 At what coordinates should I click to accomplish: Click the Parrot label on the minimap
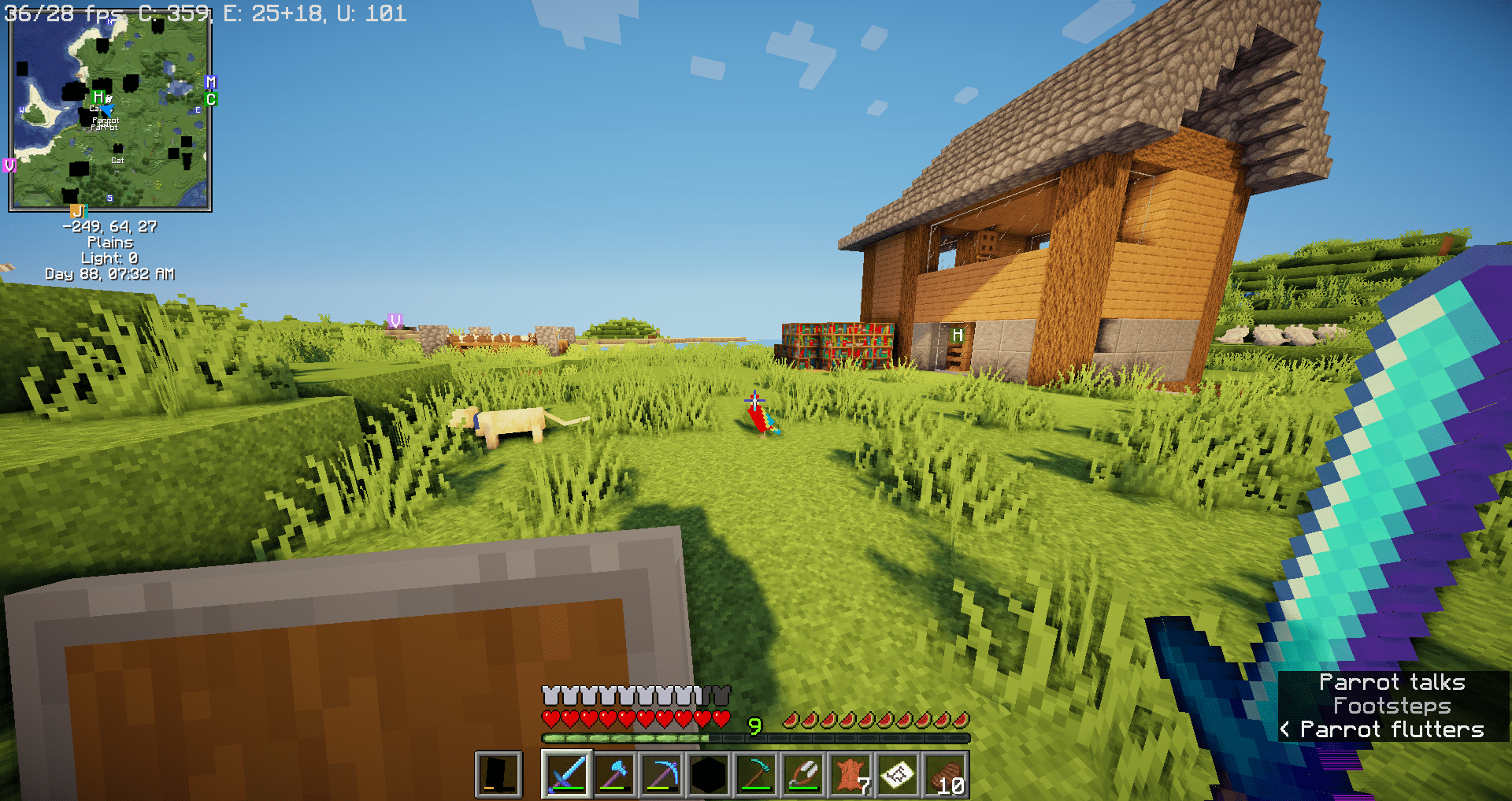106,120
